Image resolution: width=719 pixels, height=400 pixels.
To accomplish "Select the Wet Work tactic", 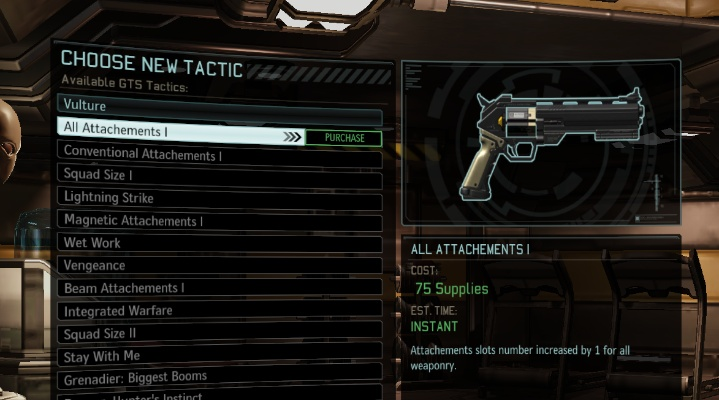I will coord(220,243).
